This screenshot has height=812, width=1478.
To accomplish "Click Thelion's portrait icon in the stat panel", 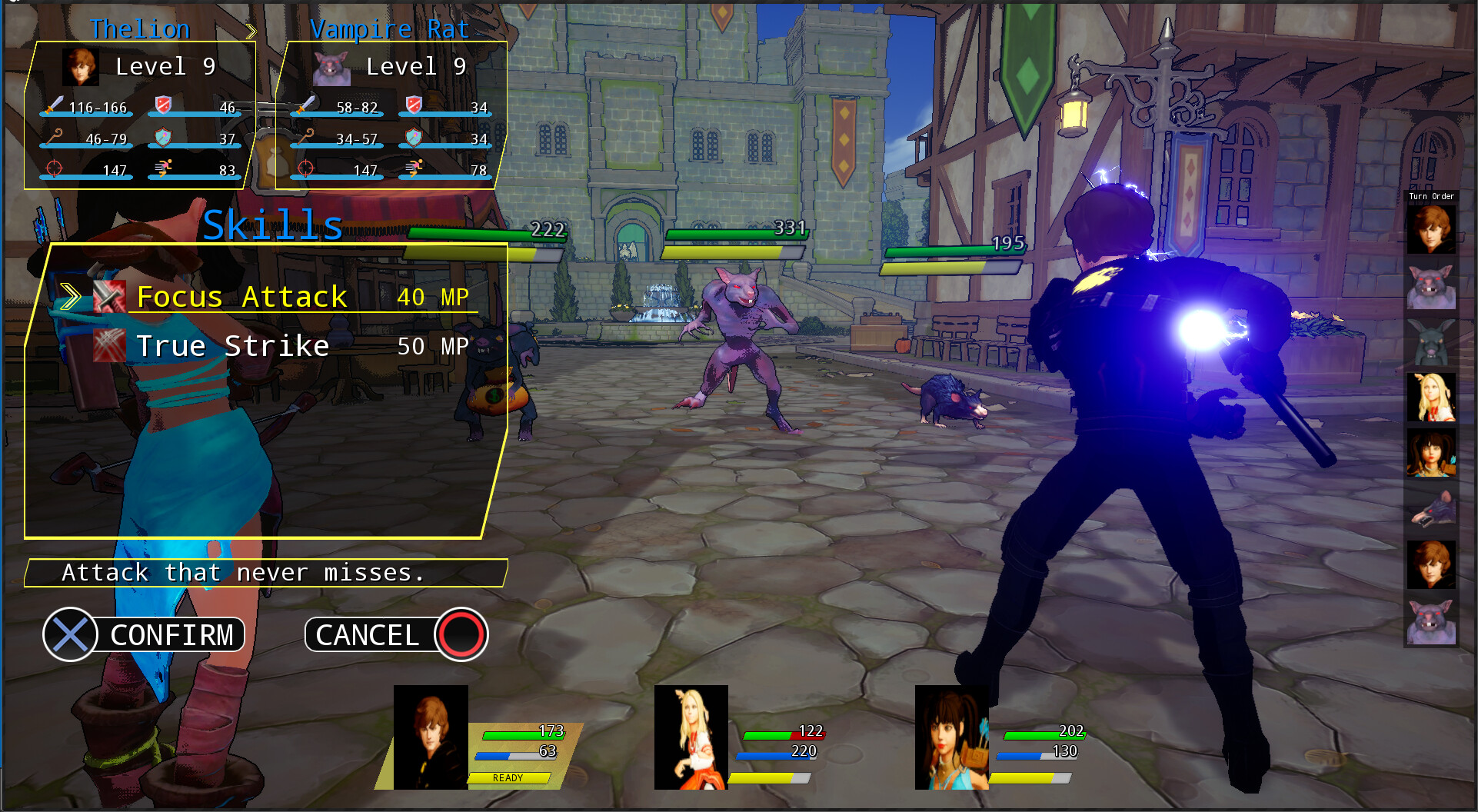I will pos(80,66).
